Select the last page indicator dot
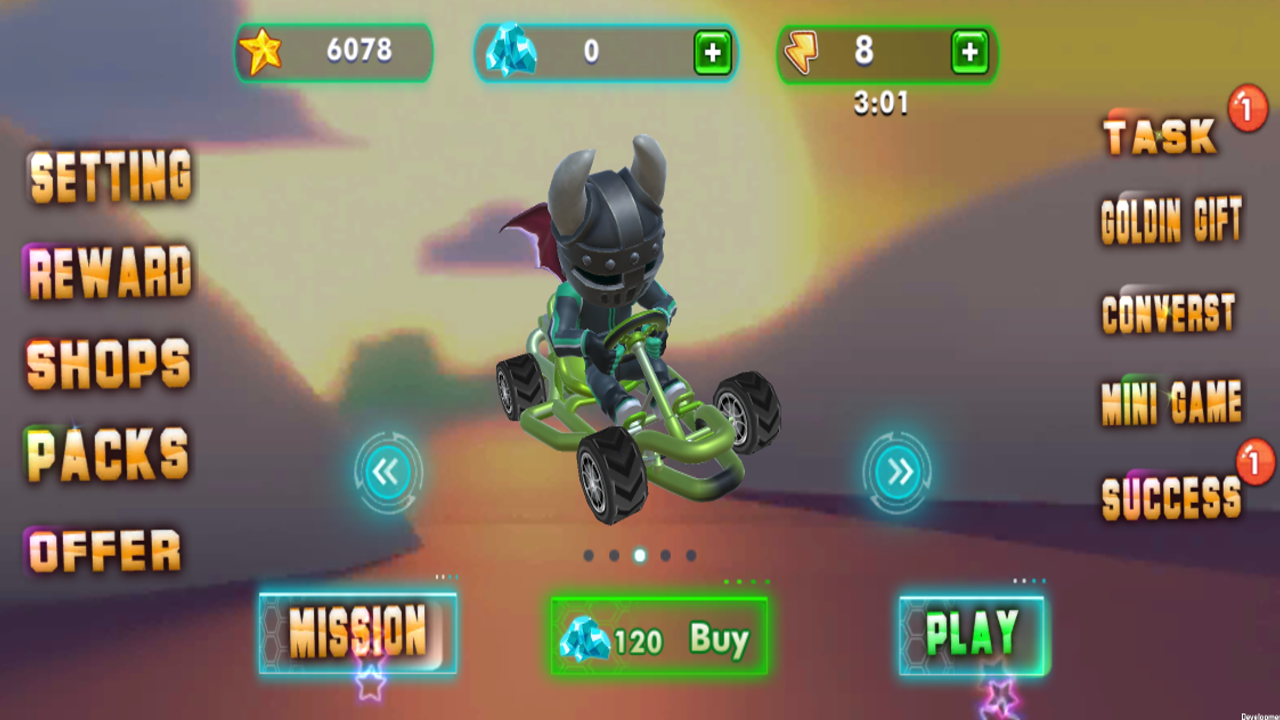Screen dimensions: 1280x720 pos(690,556)
